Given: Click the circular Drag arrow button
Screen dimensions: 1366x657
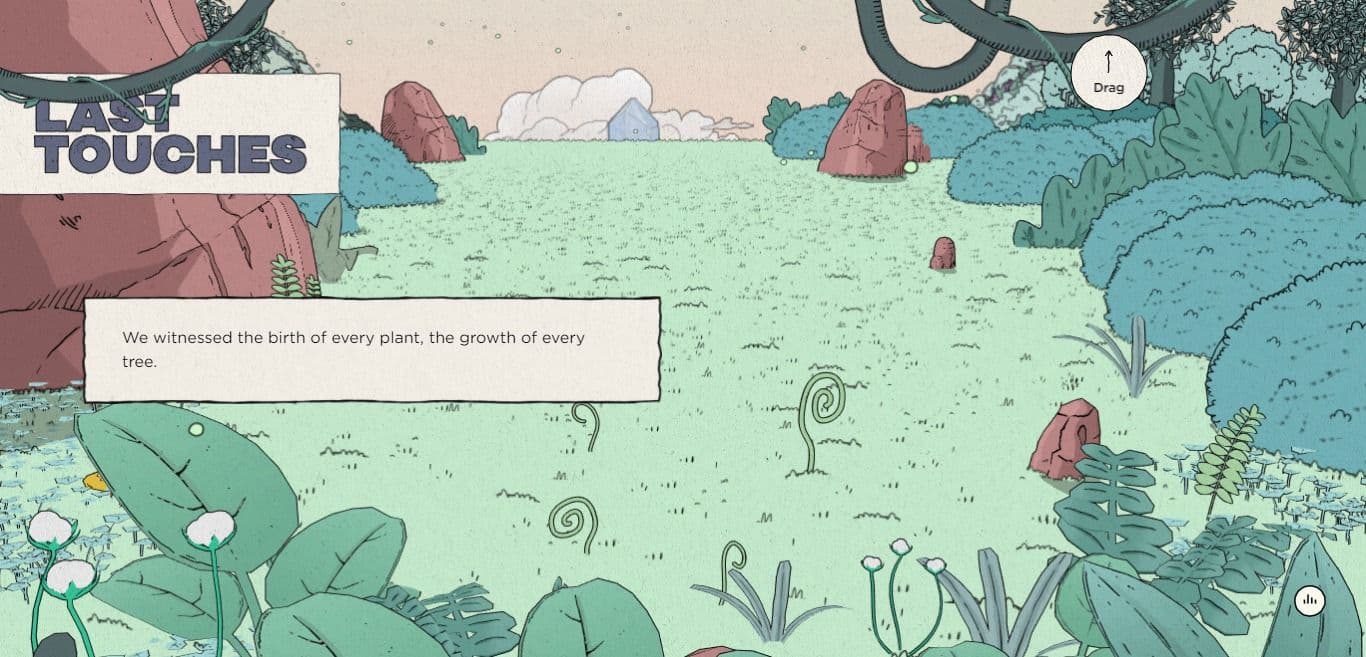Looking at the screenshot, I should point(1108,72).
